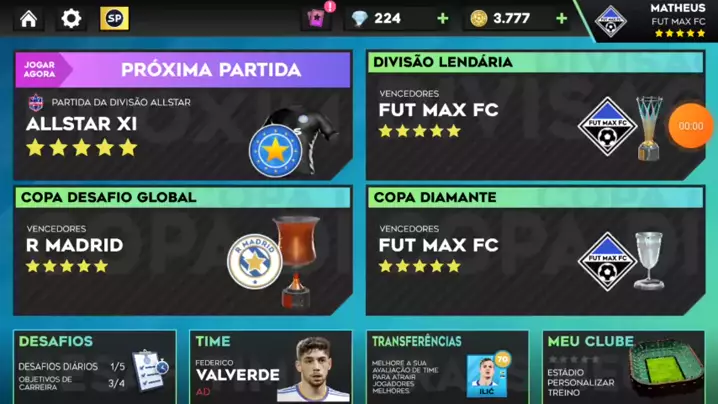Open the settings gear

click(71, 18)
